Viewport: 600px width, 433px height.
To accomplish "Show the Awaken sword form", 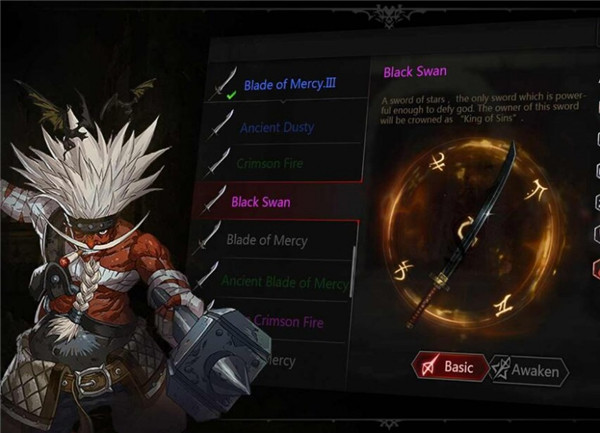I will 529,370.
